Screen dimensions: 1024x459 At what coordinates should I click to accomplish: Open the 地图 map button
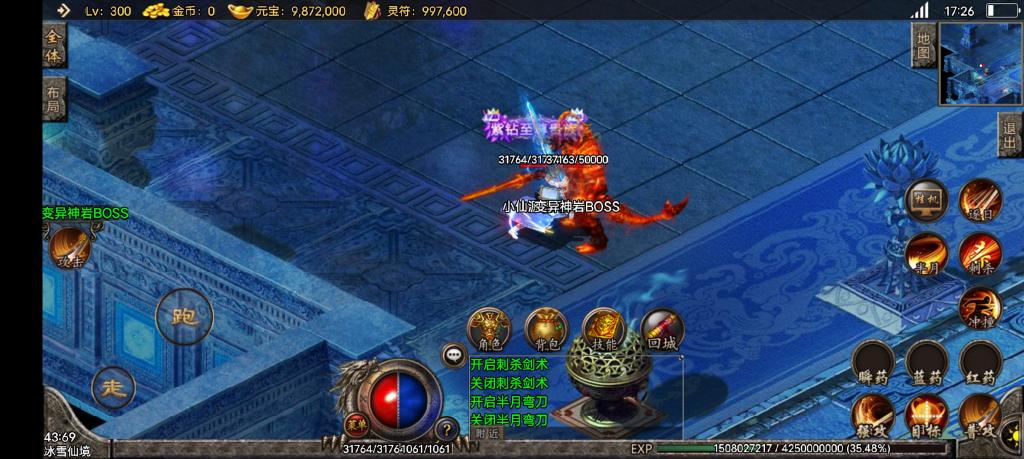(924, 46)
